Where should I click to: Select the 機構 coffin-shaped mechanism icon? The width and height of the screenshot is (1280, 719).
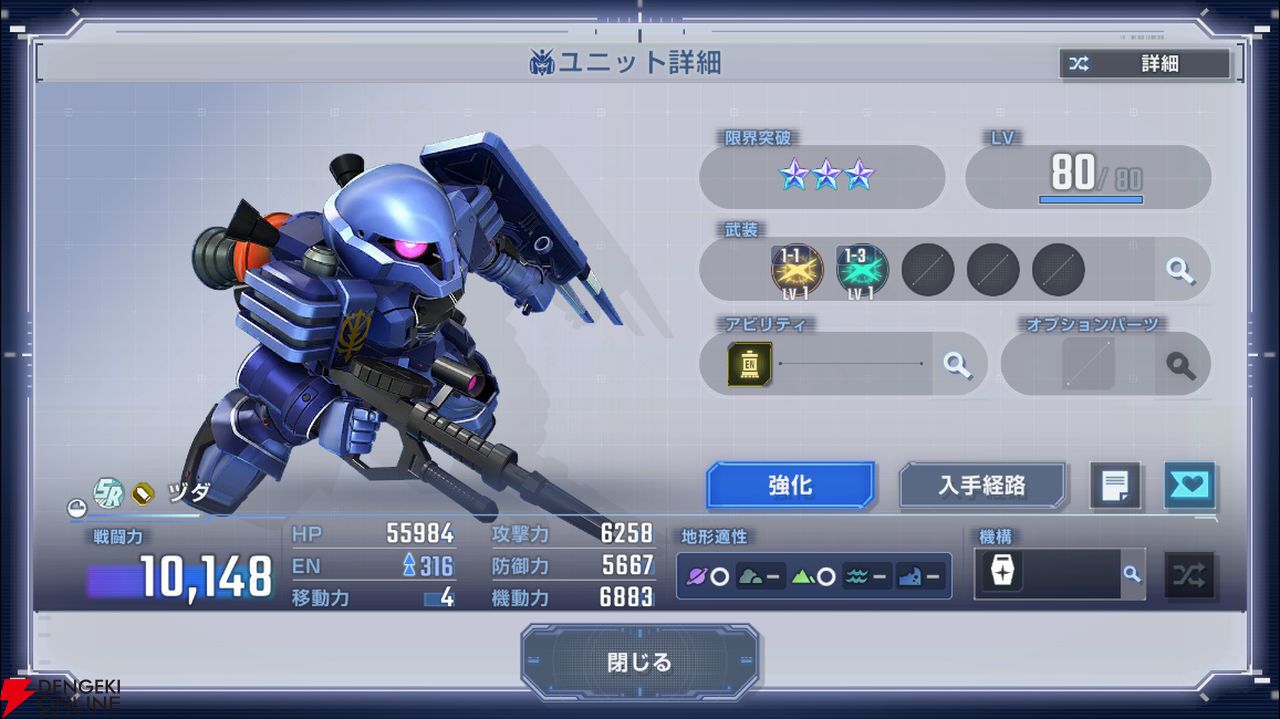(x=1001, y=573)
